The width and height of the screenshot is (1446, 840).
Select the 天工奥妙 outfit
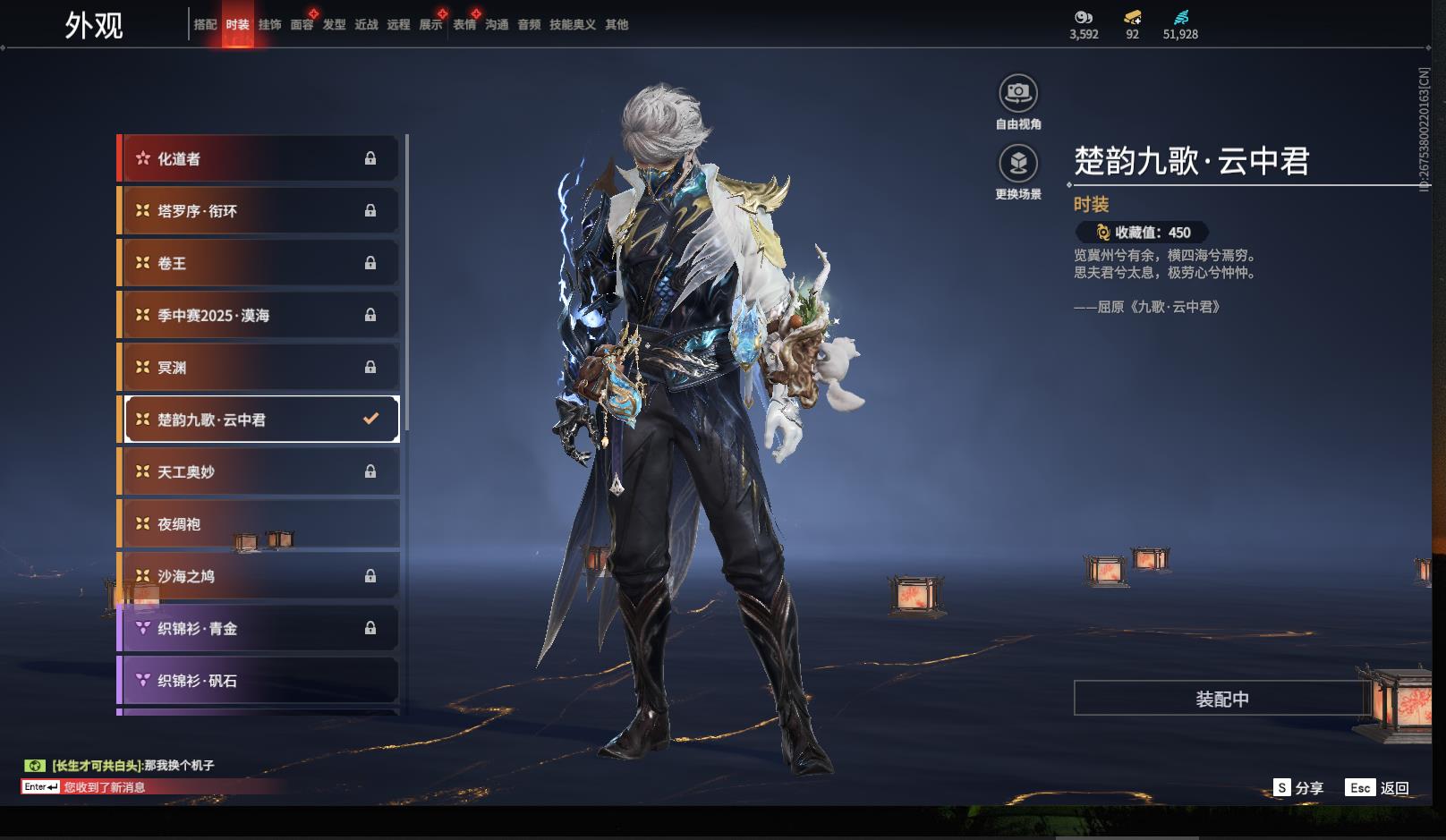[x=259, y=471]
